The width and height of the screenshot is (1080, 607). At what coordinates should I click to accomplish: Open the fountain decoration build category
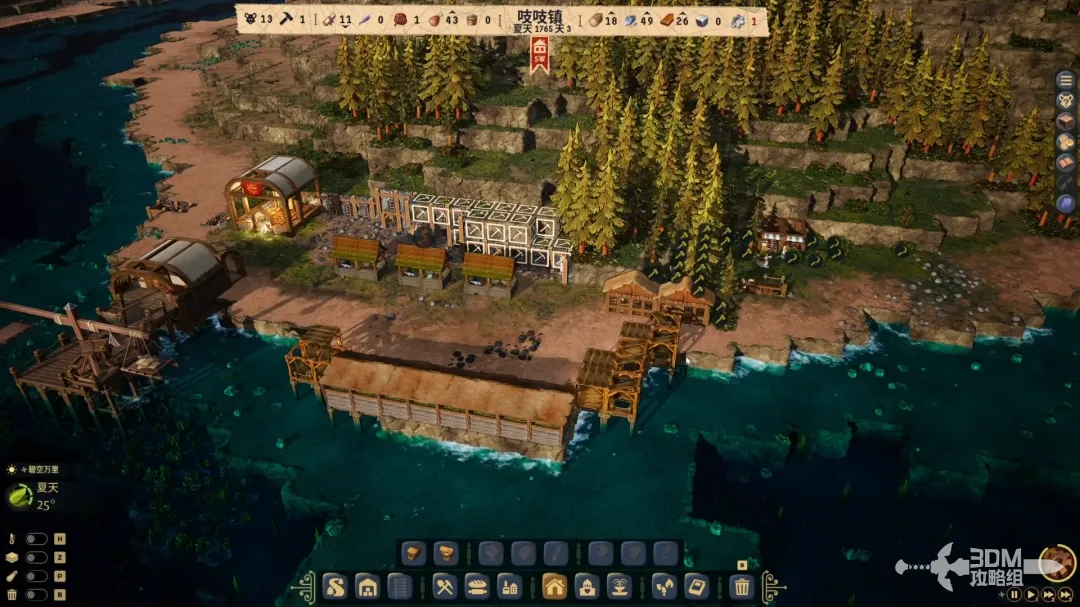tap(620, 586)
